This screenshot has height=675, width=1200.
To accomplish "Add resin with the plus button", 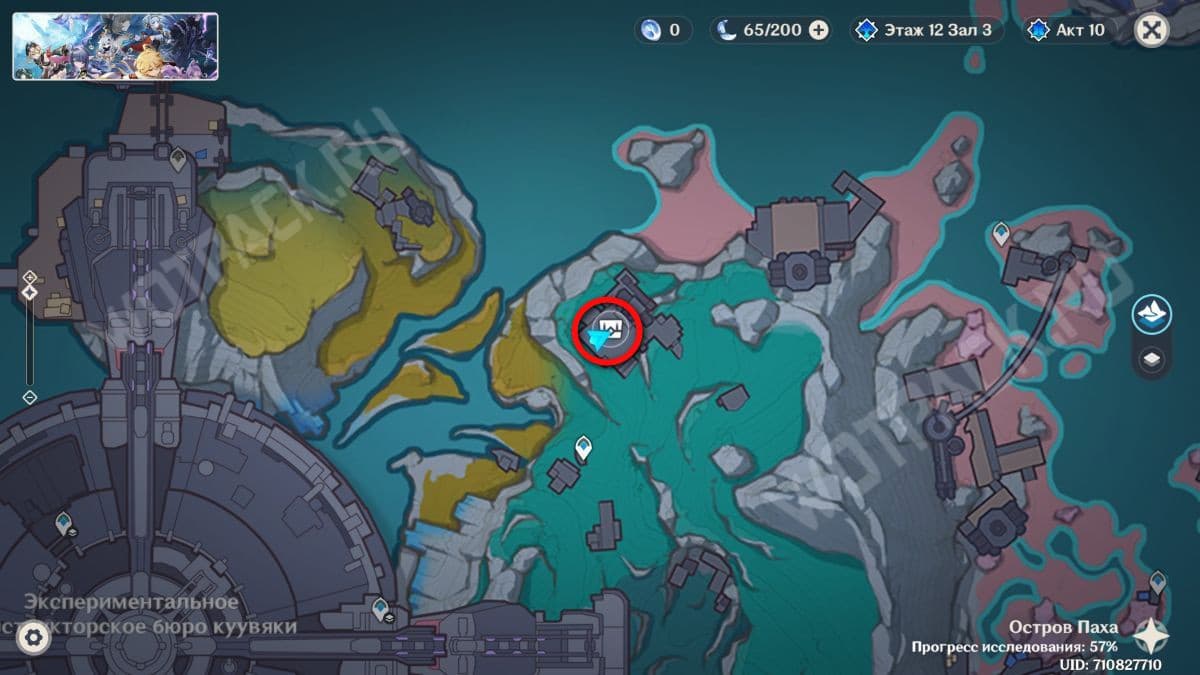I will (x=818, y=30).
